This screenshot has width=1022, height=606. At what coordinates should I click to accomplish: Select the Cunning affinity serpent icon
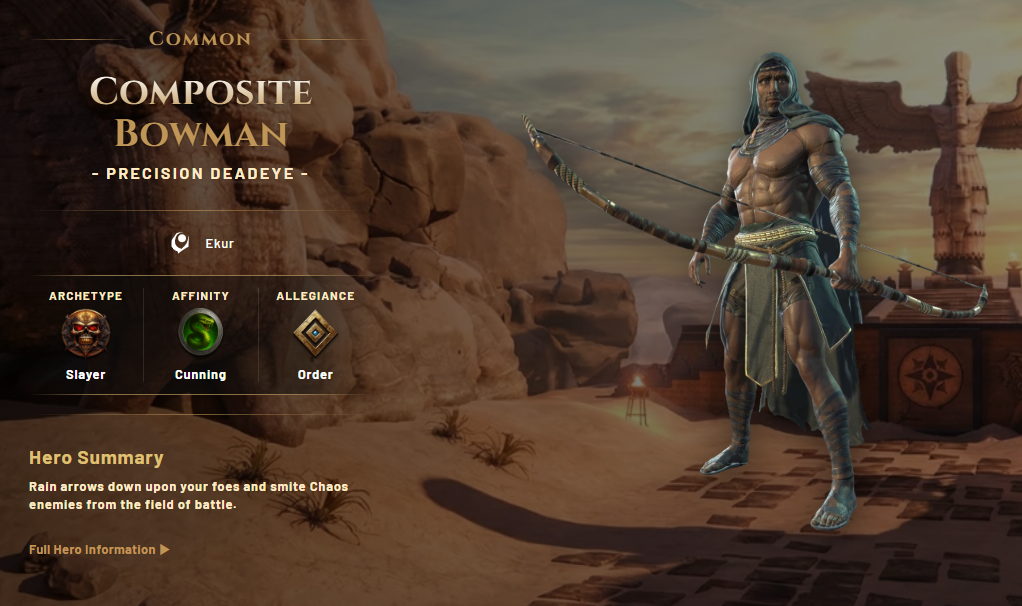coord(200,333)
